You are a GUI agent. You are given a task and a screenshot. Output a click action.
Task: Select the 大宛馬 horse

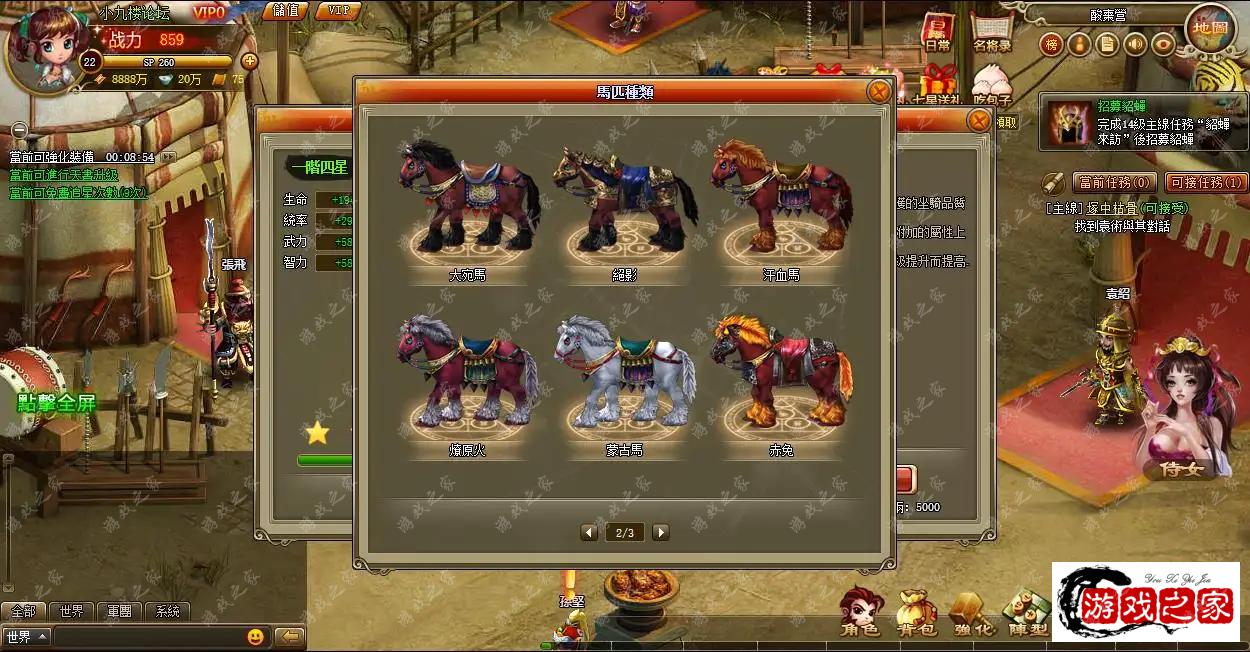468,198
